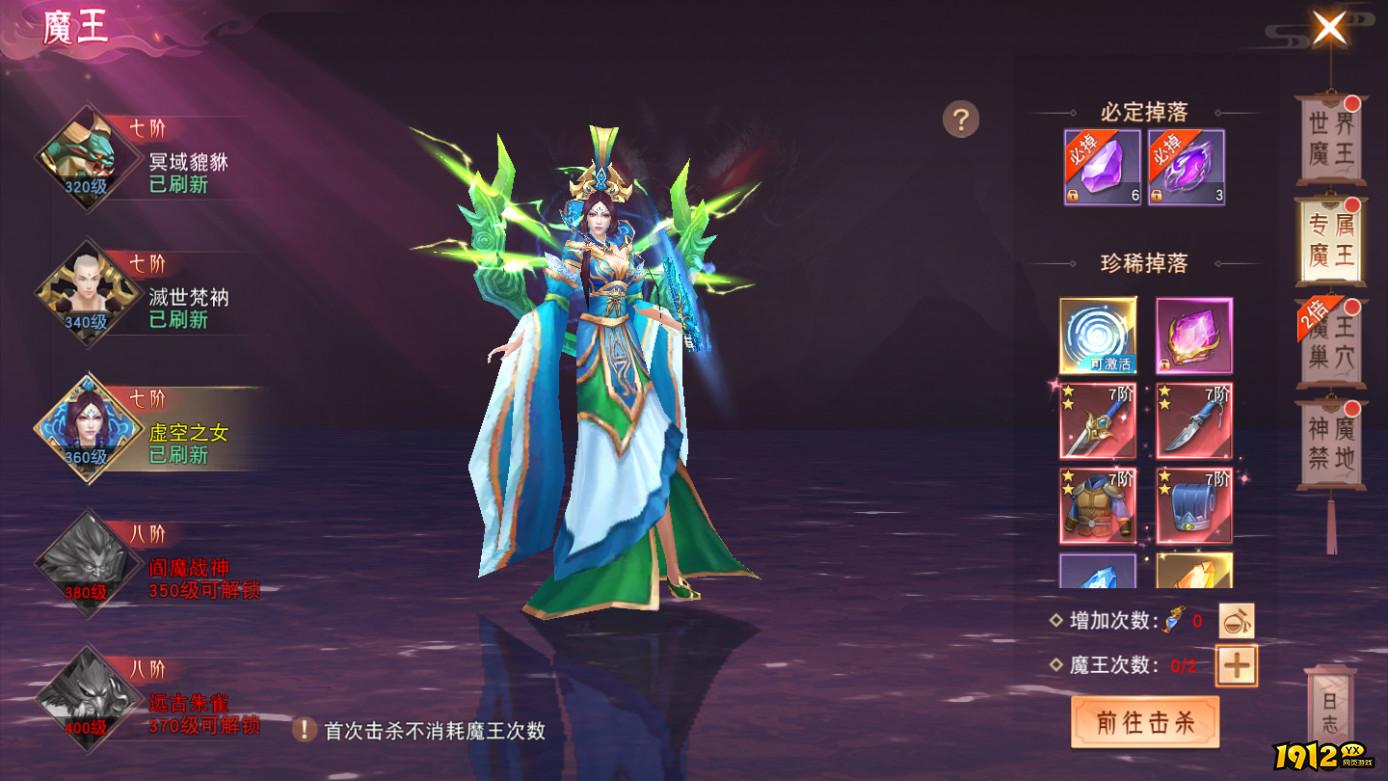
Task: Select the 7阶 sword rare drop
Action: (1099, 421)
